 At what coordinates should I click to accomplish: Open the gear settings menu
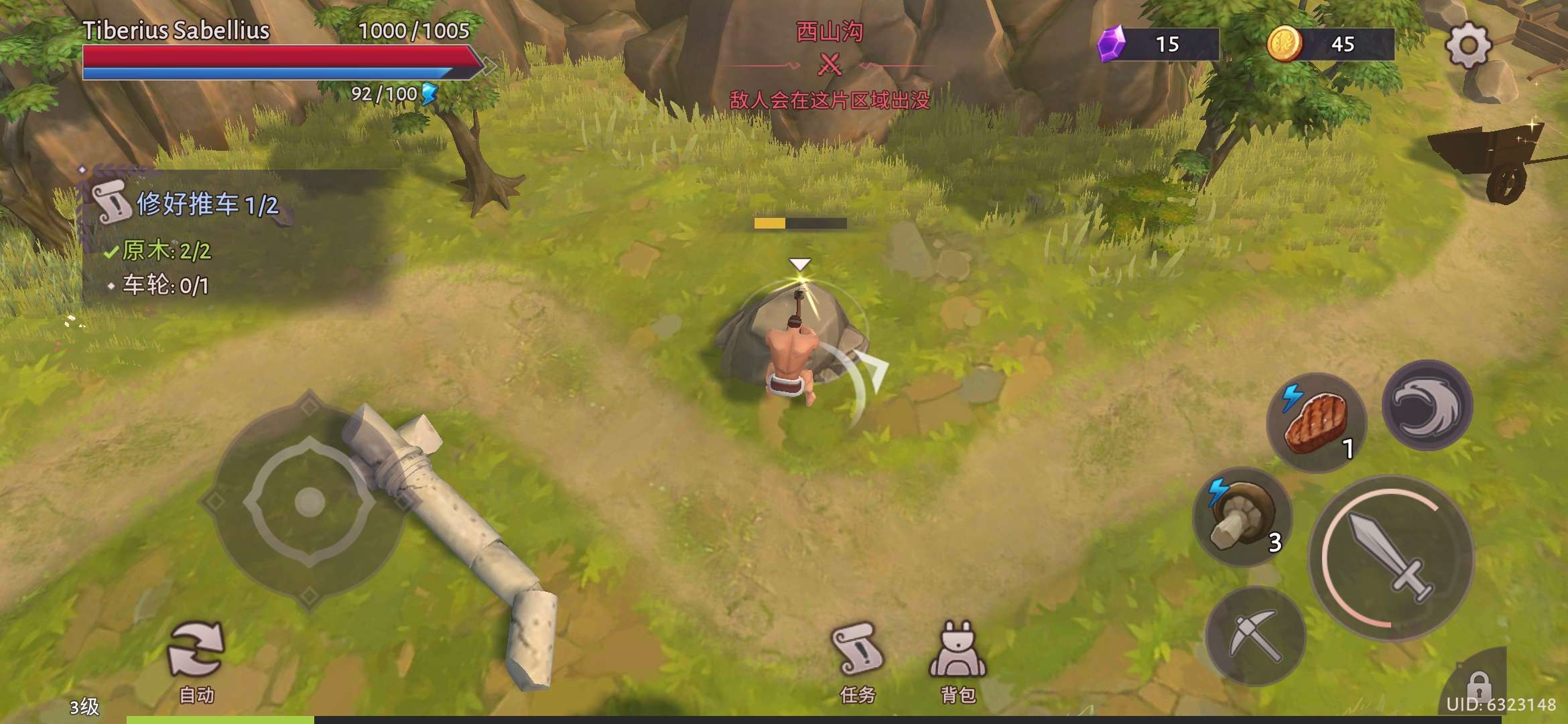[x=1467, y=46]
